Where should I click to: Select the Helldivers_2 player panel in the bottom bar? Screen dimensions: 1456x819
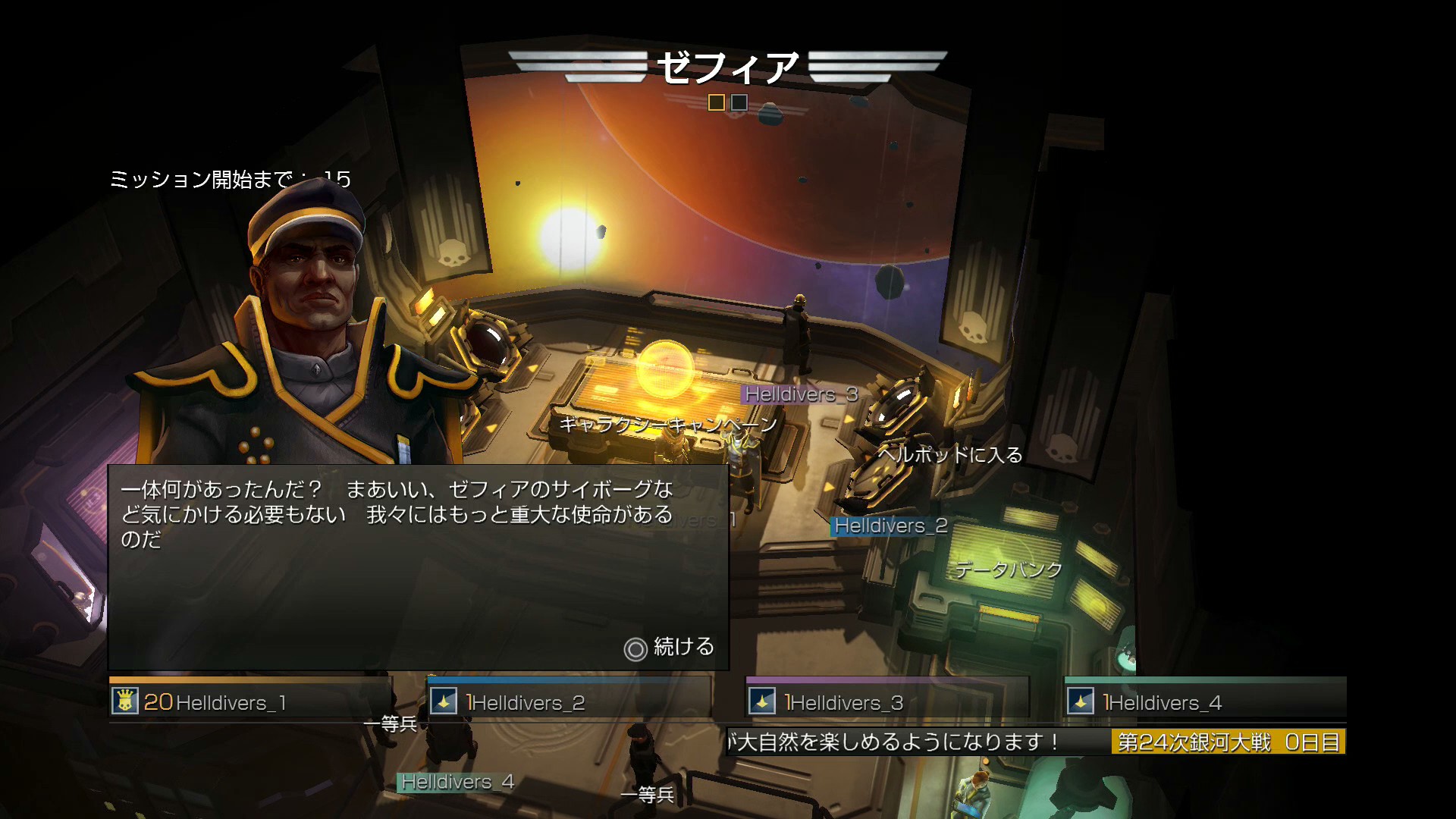pos(569,701)
